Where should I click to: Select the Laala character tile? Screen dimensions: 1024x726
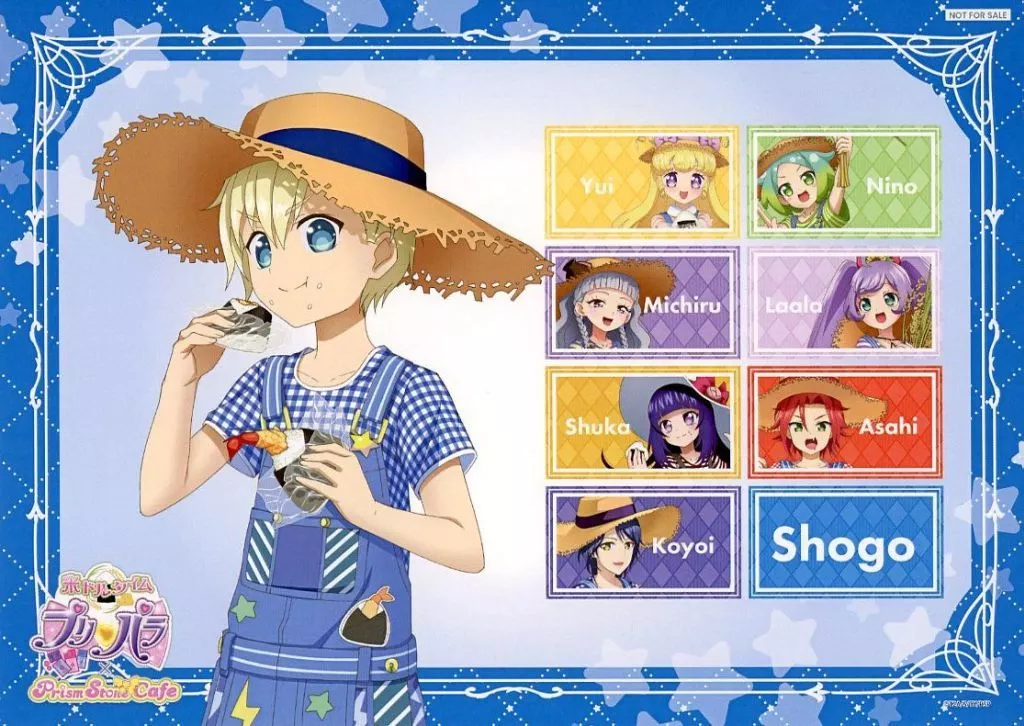[x=844, y=302]
